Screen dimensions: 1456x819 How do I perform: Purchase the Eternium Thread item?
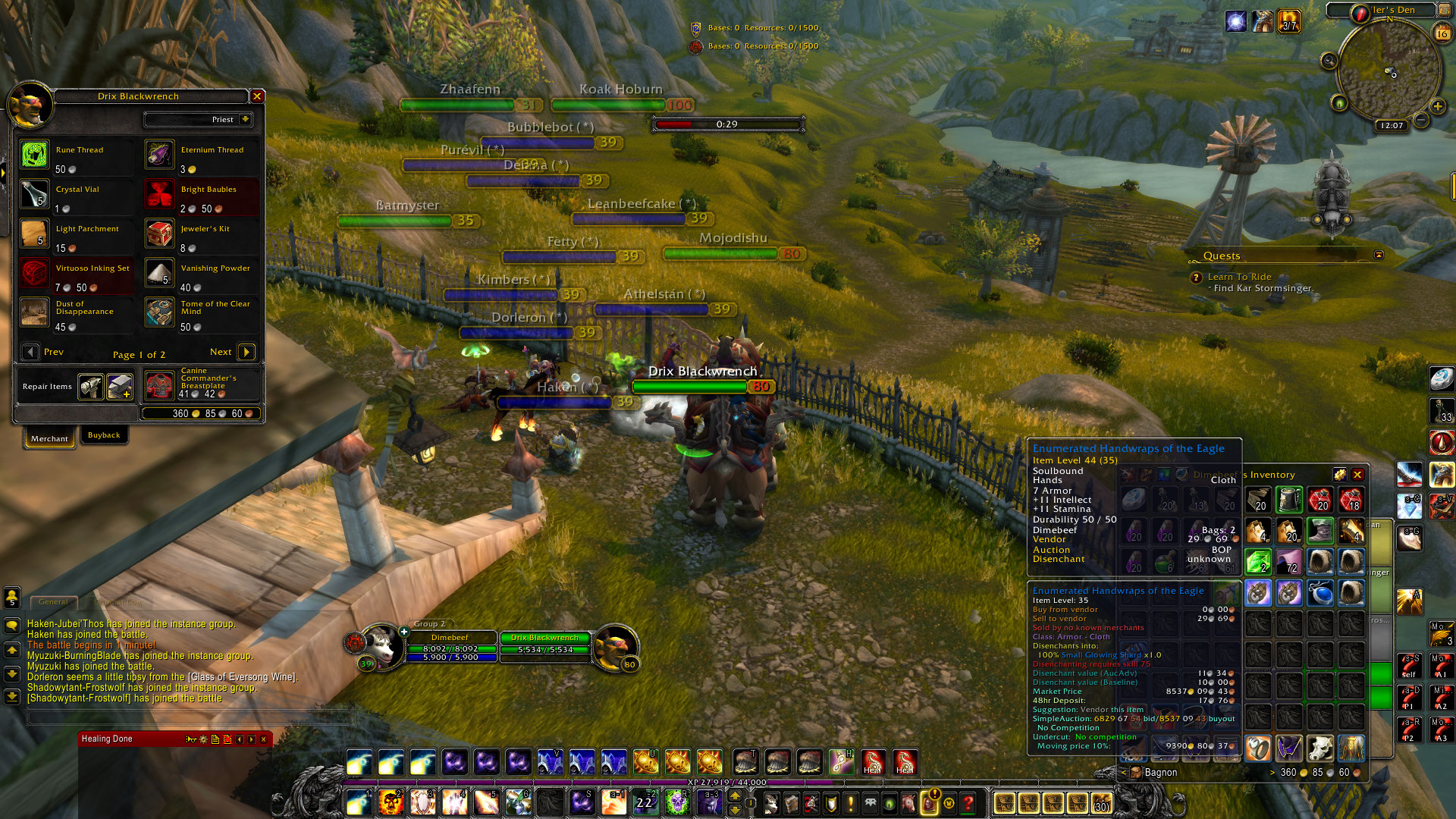(160, 155)
